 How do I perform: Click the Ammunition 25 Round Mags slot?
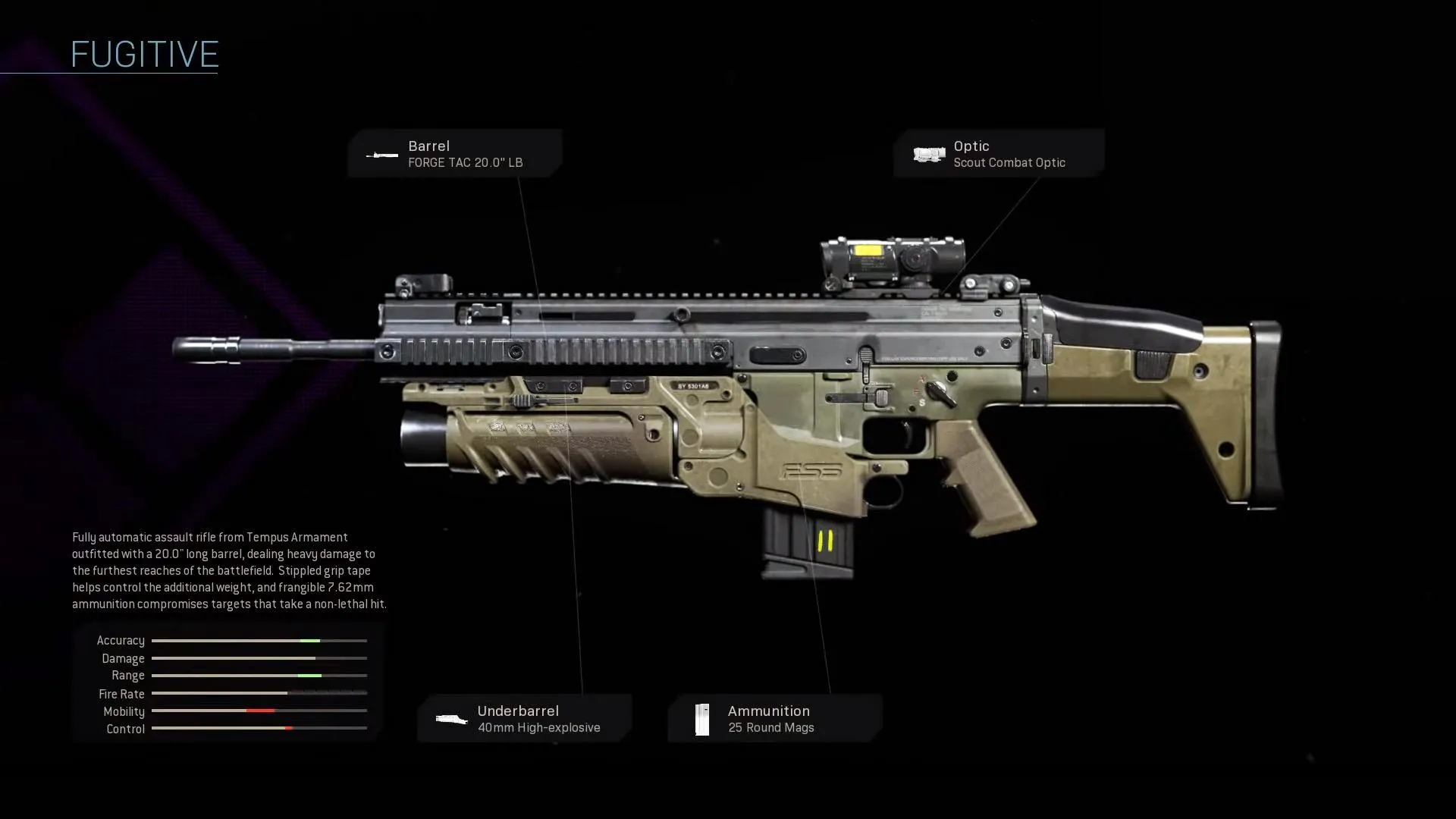coord(774,718)
